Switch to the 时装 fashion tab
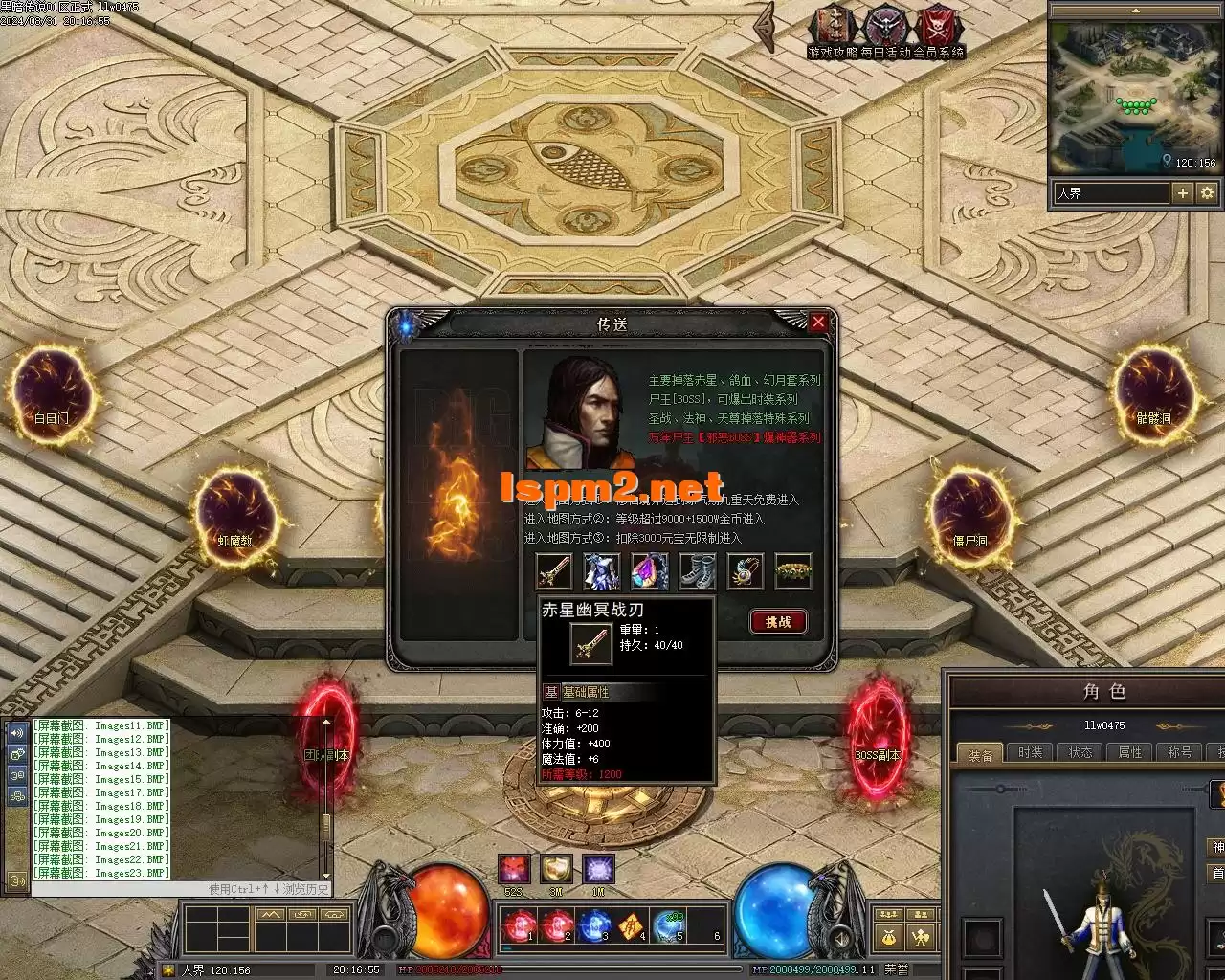This screenshot has height=980, width=1225. [x=1030, y=753]
